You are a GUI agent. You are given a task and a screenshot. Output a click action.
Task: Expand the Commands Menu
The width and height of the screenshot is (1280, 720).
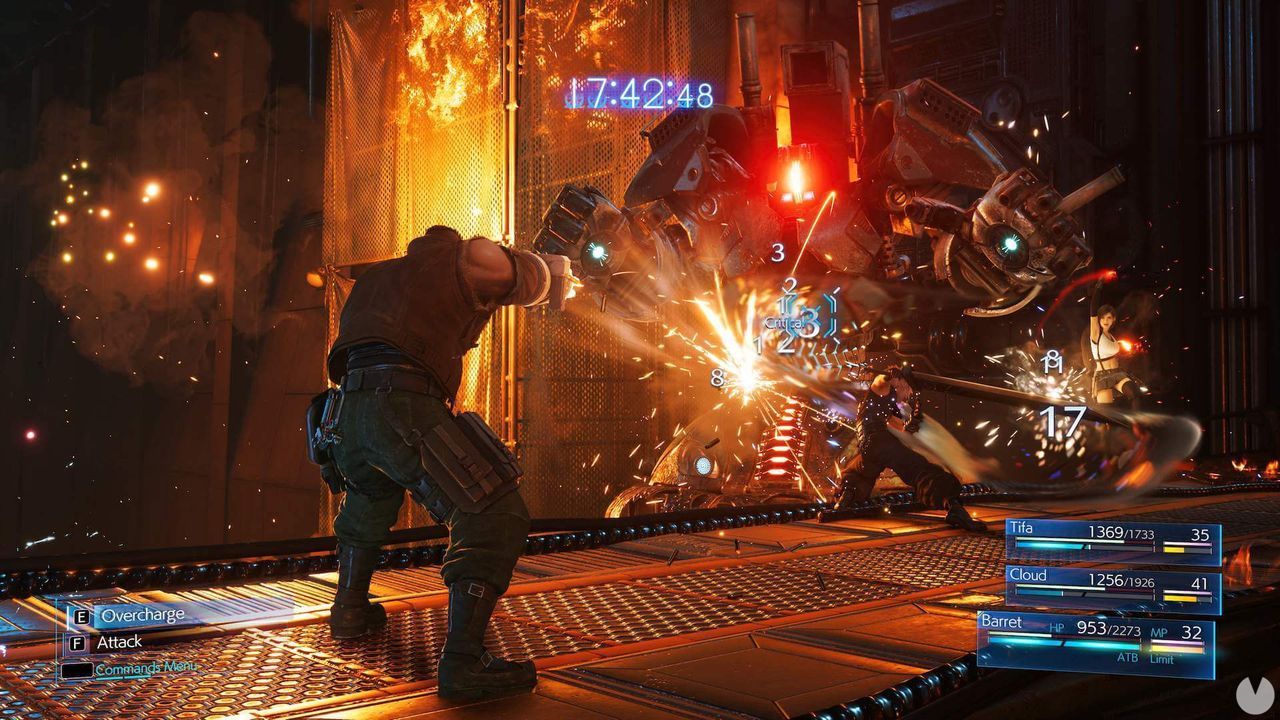tap(146, 667)
